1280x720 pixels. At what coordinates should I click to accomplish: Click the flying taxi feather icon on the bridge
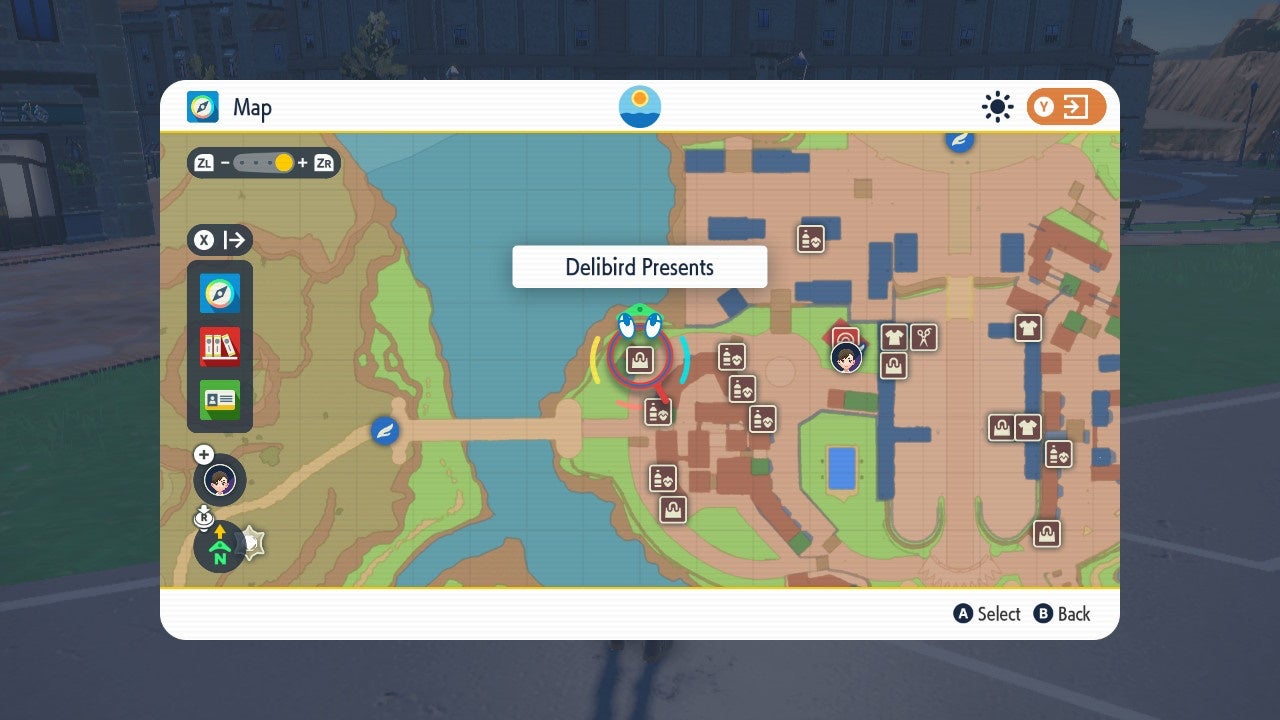click(x=384, y=431)
